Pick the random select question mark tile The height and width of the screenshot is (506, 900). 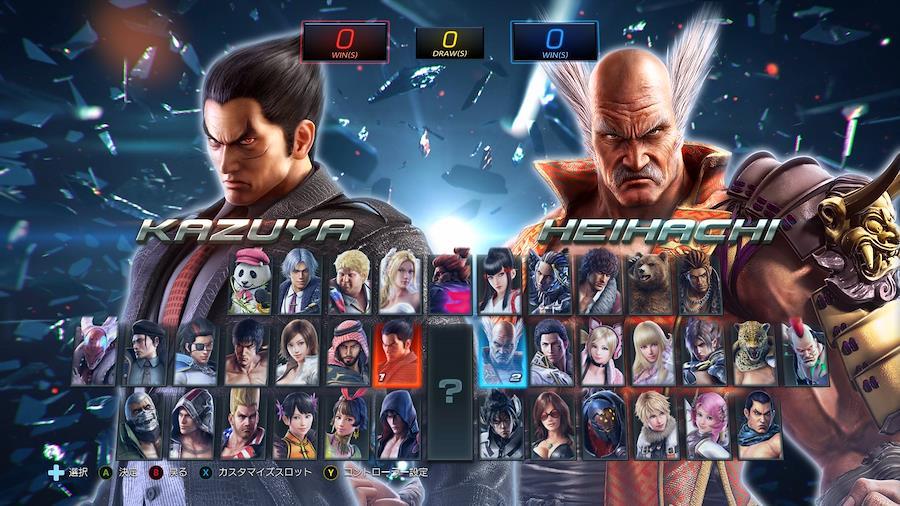click(x=449, y=390)
